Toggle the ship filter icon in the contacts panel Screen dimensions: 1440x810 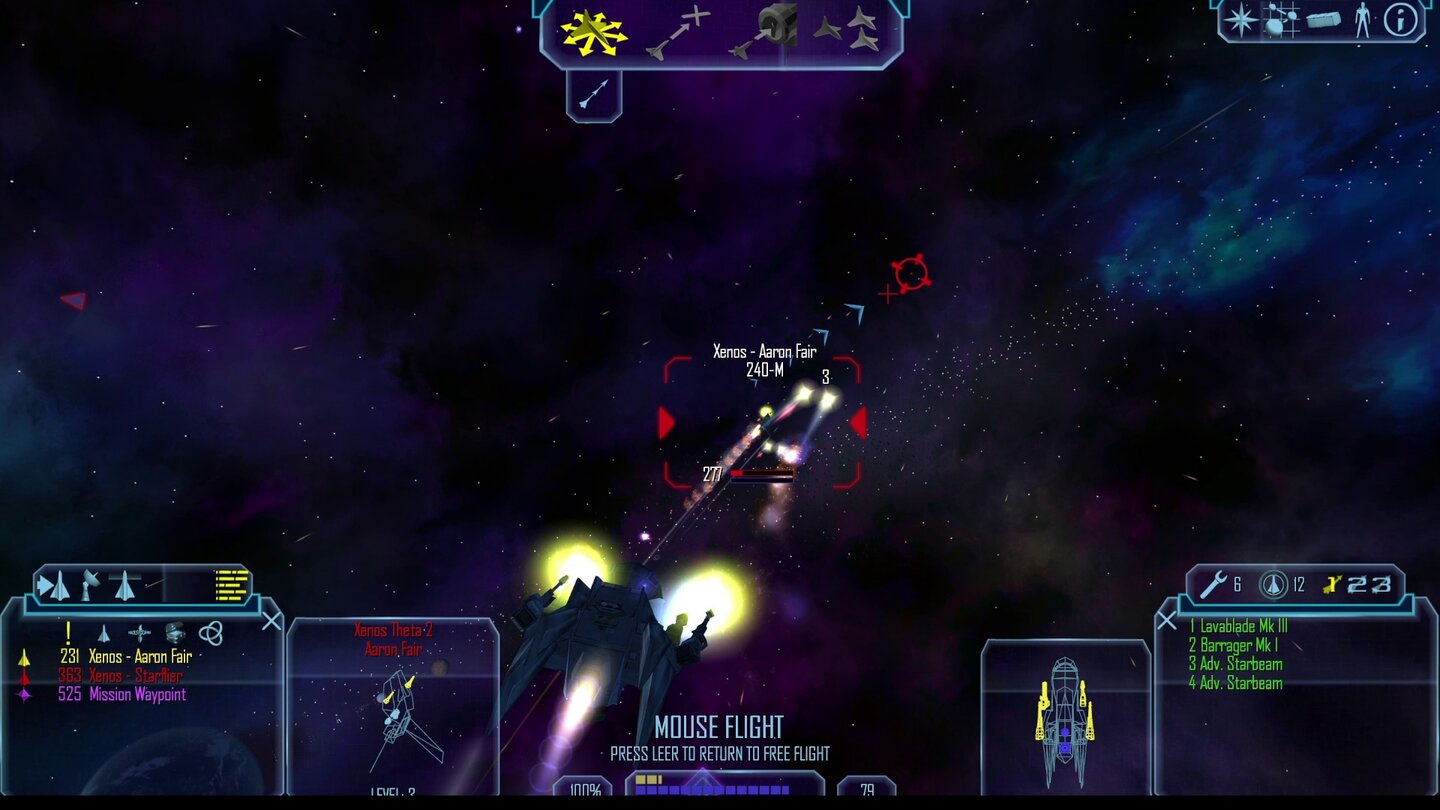[105, 634]
